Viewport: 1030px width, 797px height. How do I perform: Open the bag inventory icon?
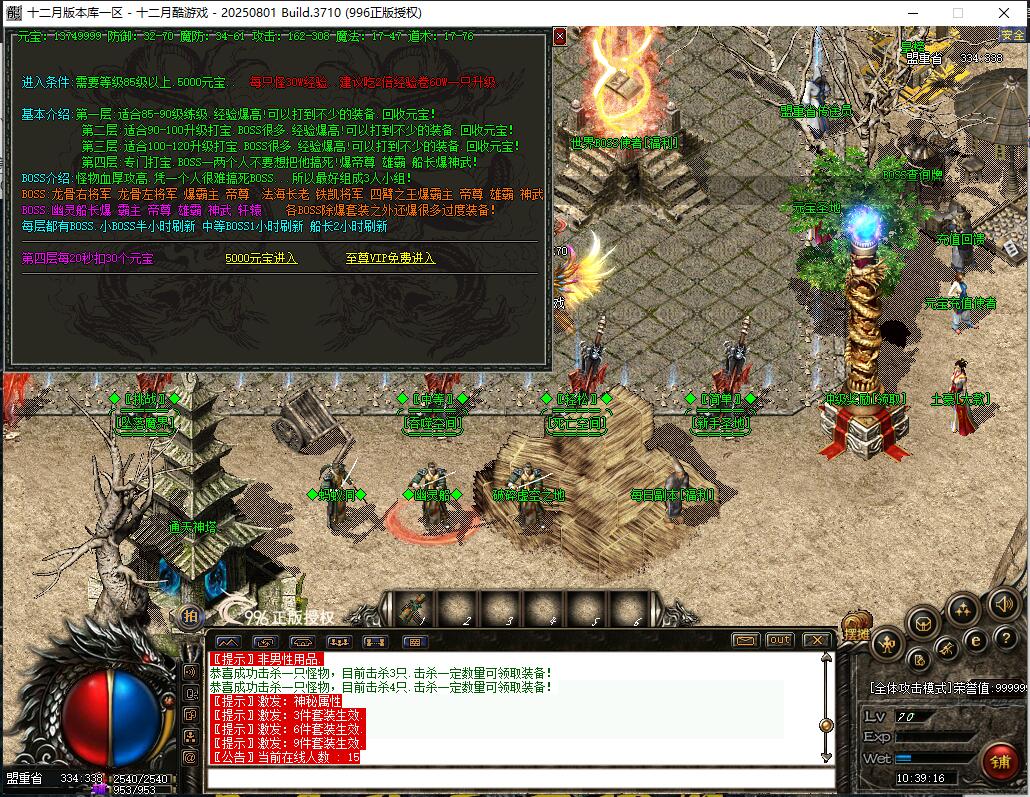(923, 623)
